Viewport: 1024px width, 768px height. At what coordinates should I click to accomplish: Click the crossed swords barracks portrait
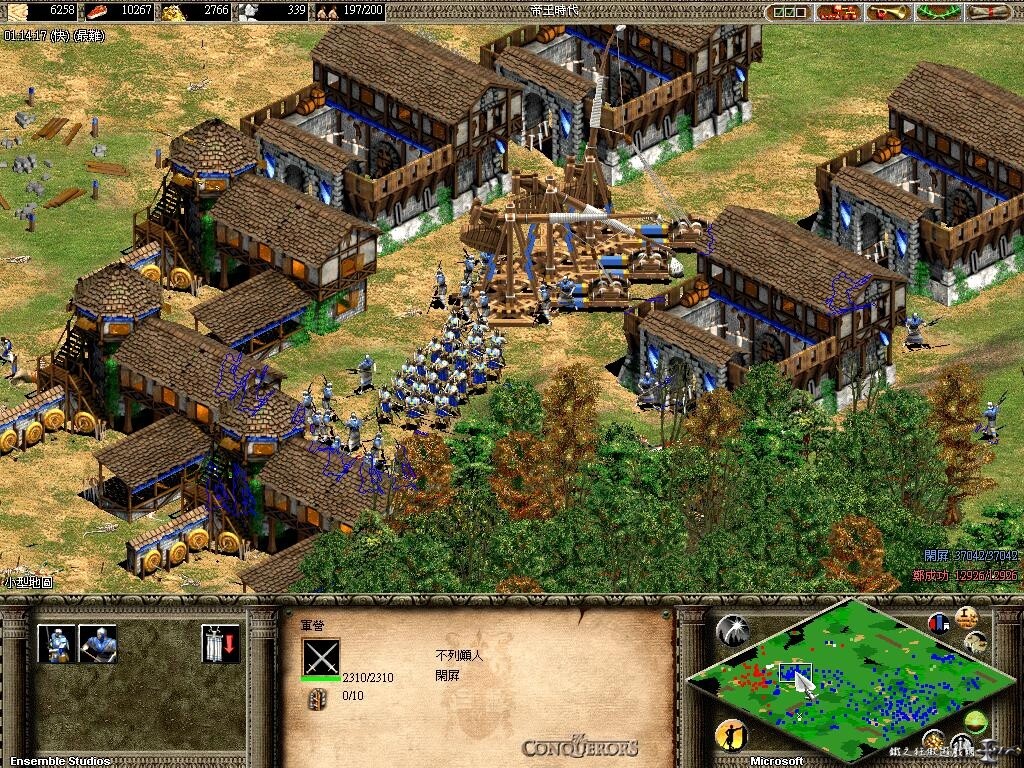(x=321, y=659)
